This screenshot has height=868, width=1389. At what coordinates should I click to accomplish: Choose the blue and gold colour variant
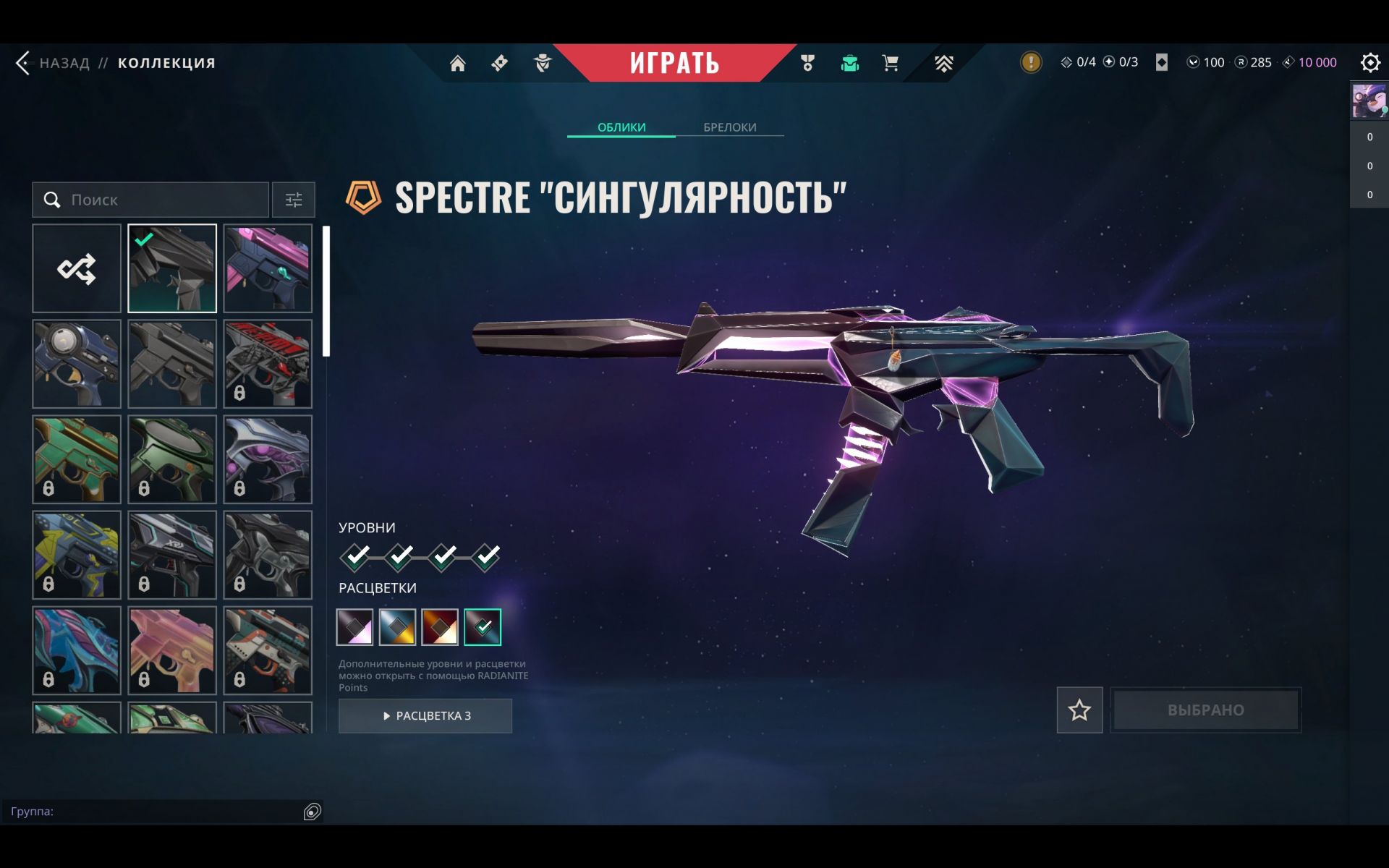coord(397,627)
